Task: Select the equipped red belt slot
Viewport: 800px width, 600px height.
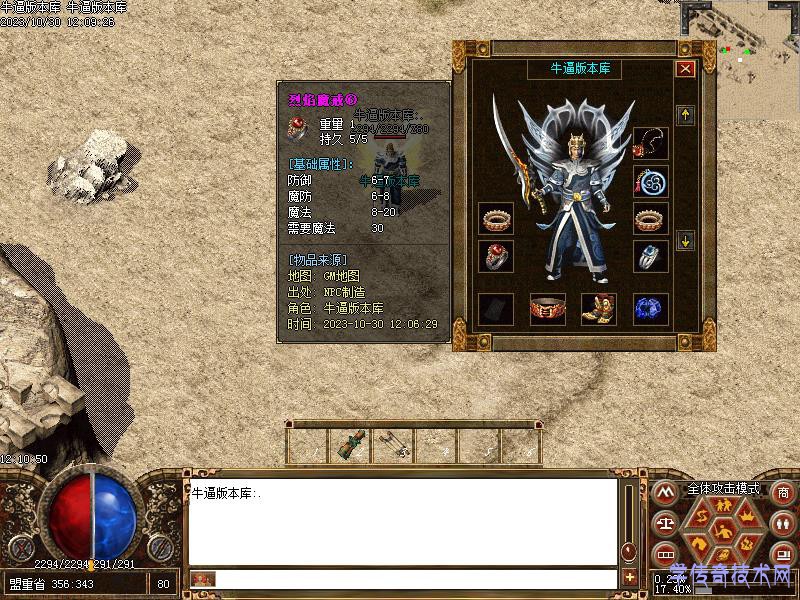Action: tap(547, 309)
